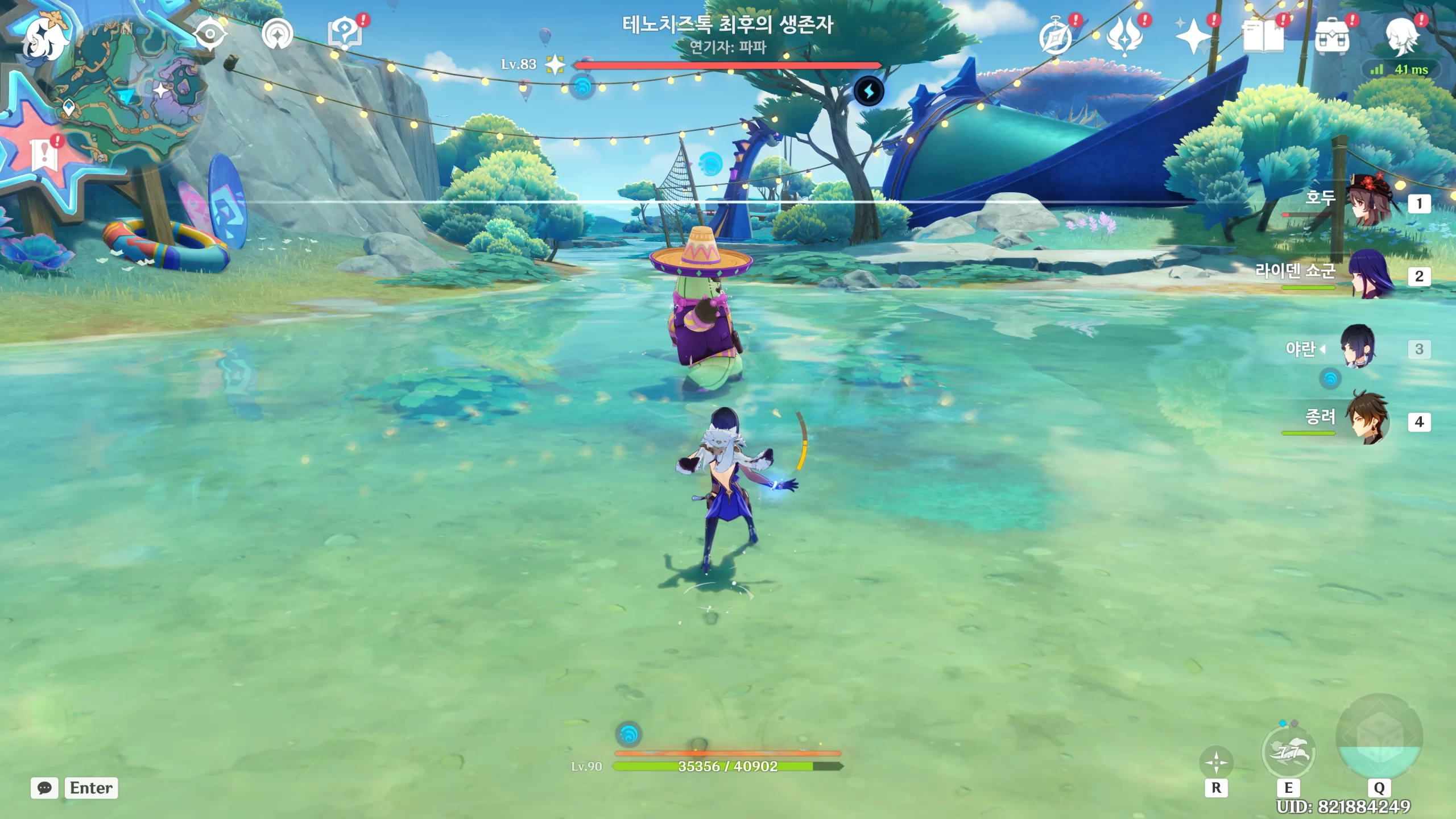Open the quest banner with exclamation mark

coord(44,153)
